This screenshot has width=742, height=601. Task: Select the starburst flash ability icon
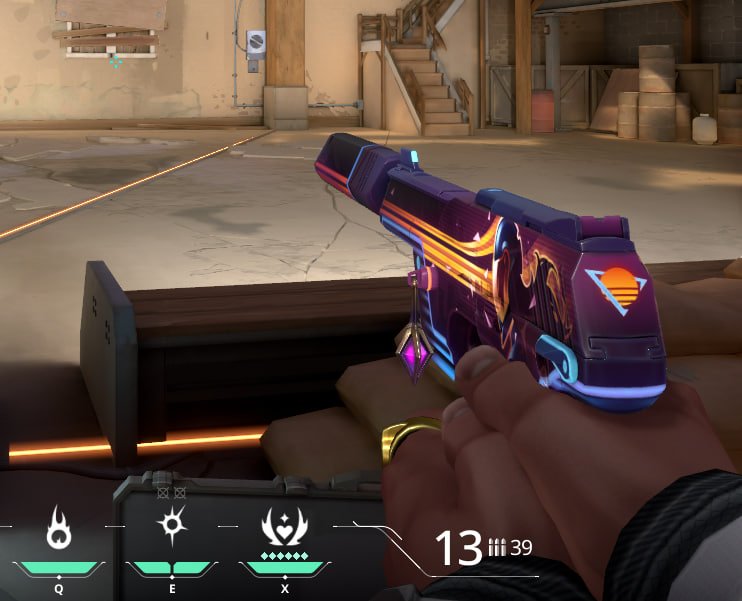[172, 526]
